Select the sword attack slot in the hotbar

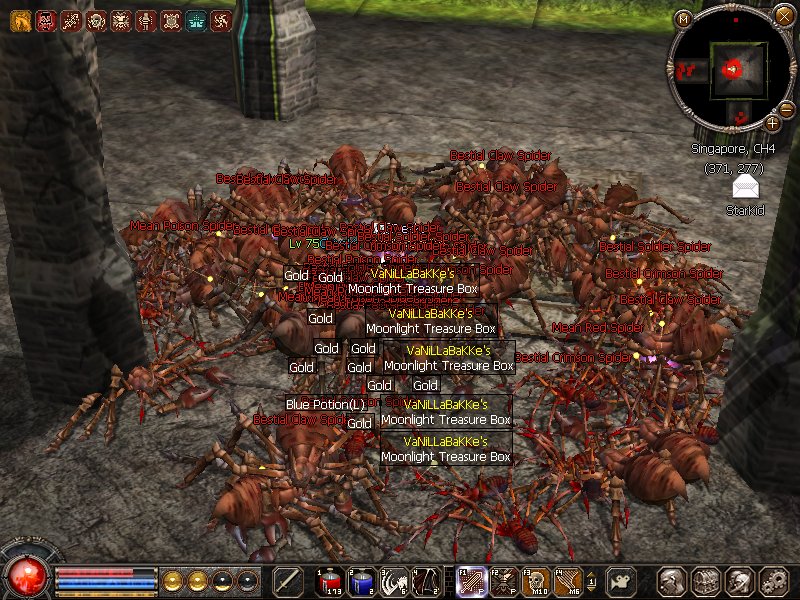click(289, 581)
